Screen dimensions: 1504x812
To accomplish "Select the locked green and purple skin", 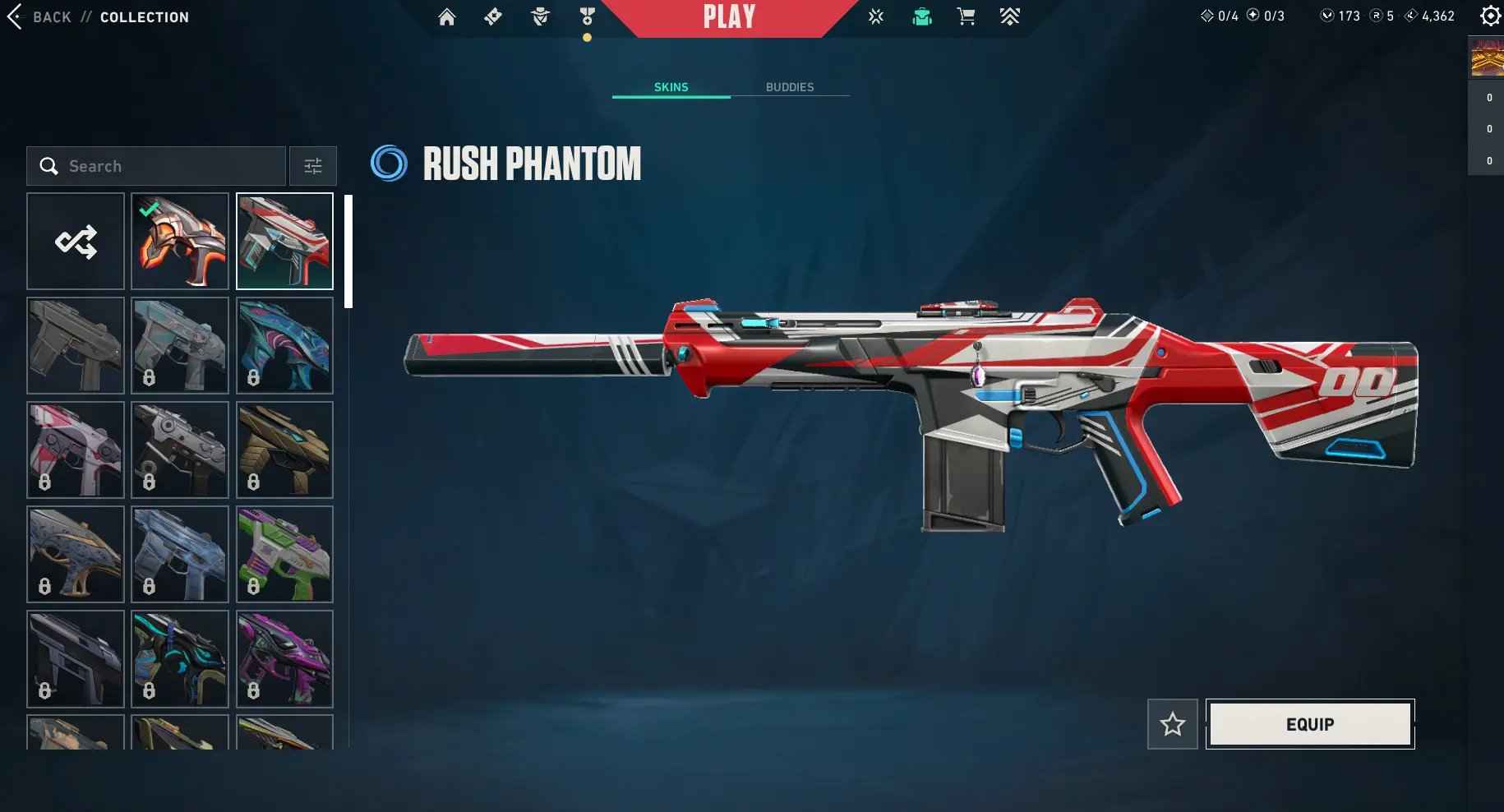I will click(284, 554).
